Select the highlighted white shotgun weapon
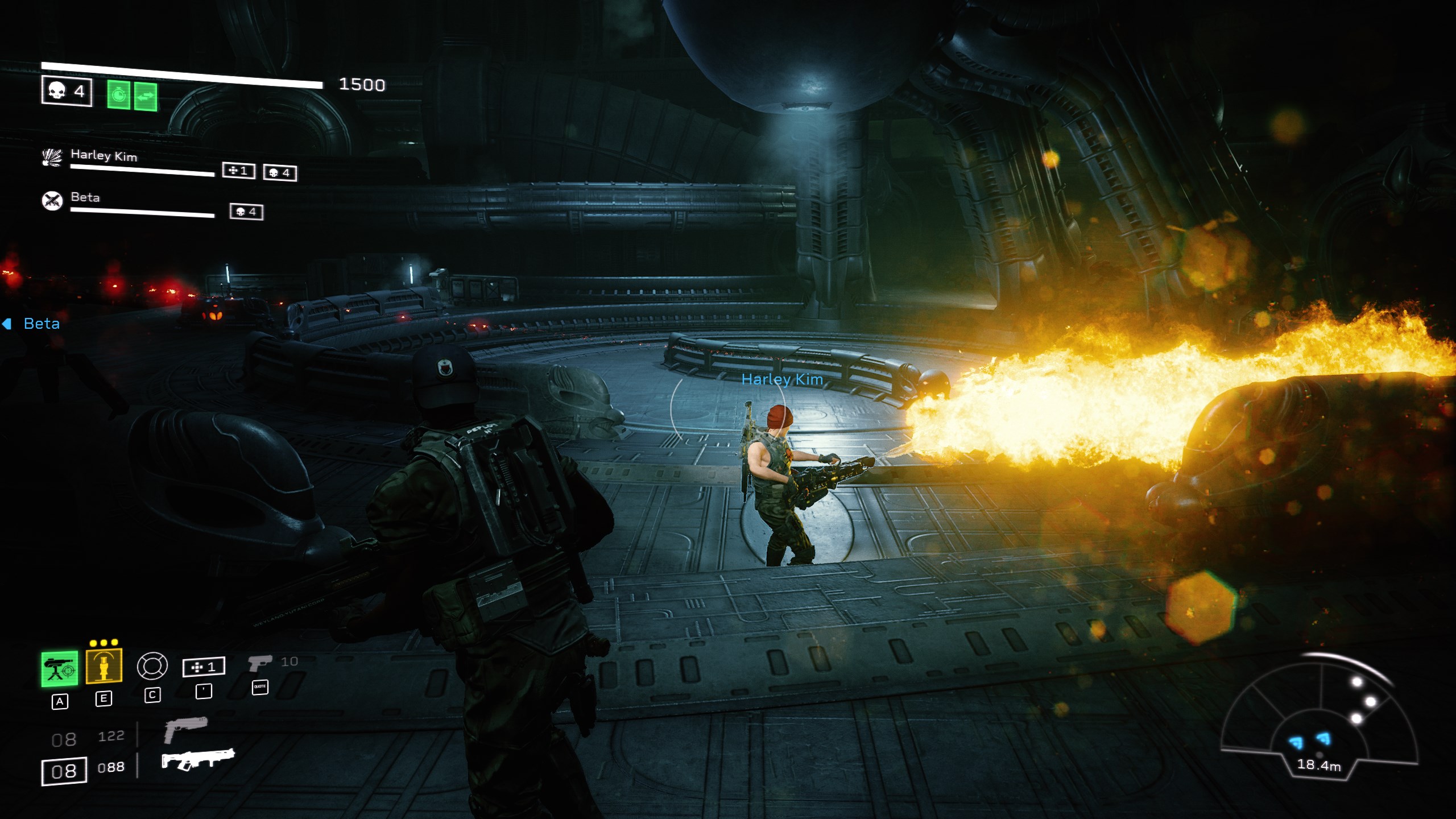The width and height of the screenshot is (1456, 819). click(197, 759)
